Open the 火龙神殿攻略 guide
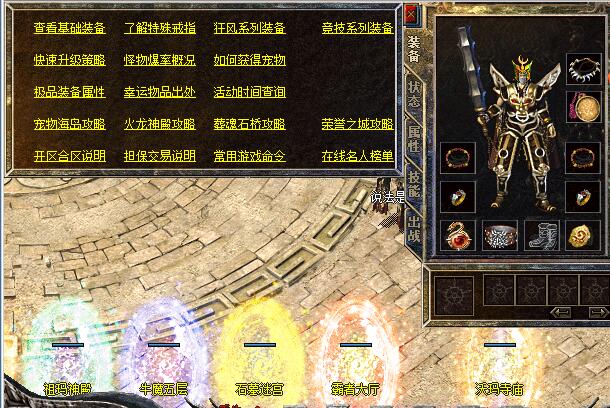Image resolution: width=610 pixels, height=408 pixels. [160, 125]
